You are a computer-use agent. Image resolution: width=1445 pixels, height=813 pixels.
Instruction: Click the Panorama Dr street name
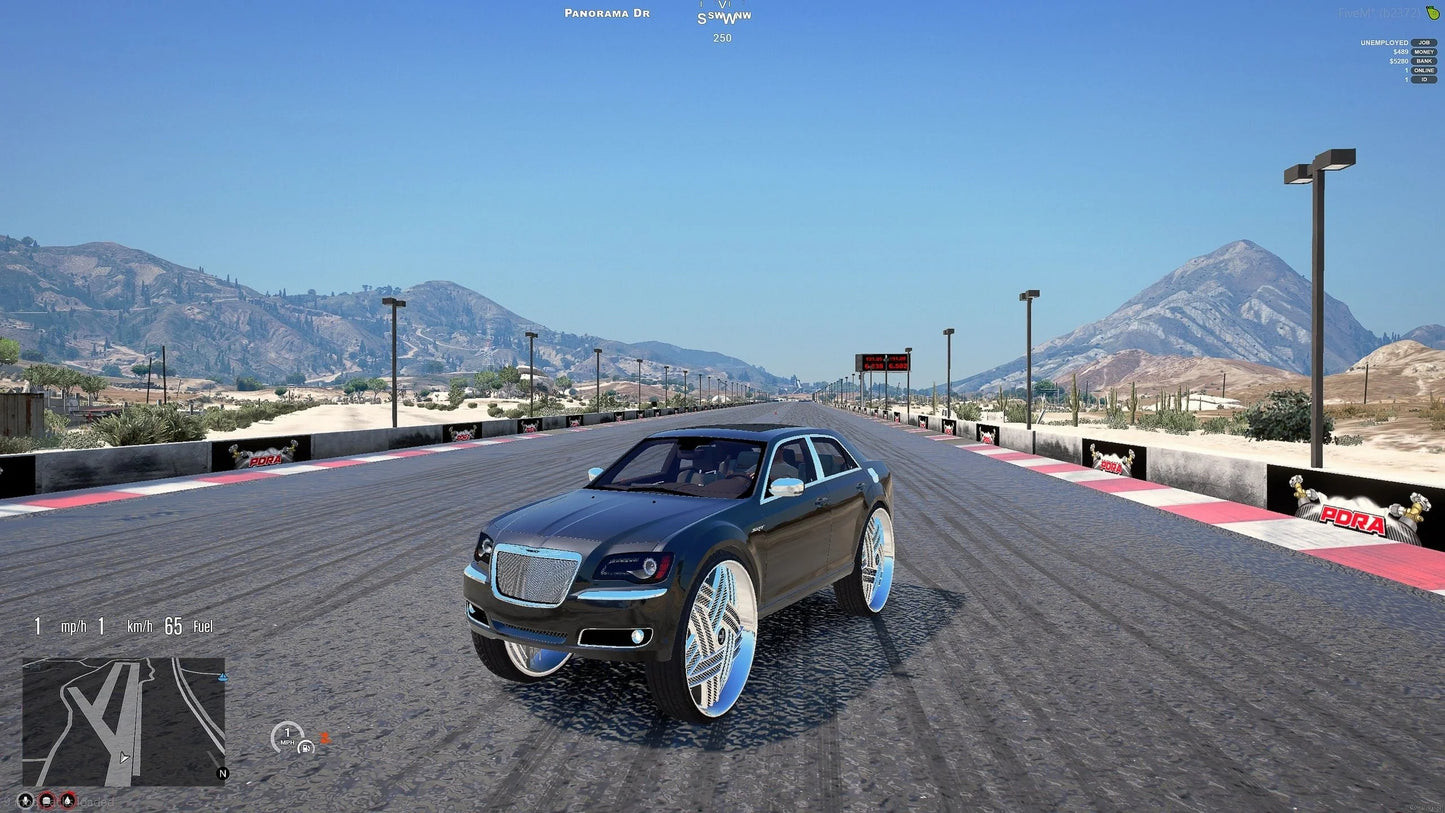click(x=606, y=13)
